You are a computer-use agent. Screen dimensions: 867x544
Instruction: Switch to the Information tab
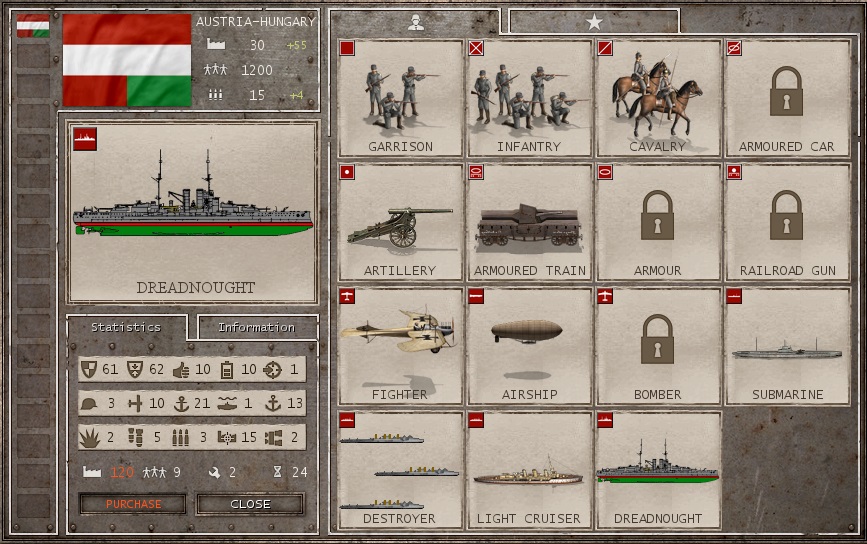(257, 327)
